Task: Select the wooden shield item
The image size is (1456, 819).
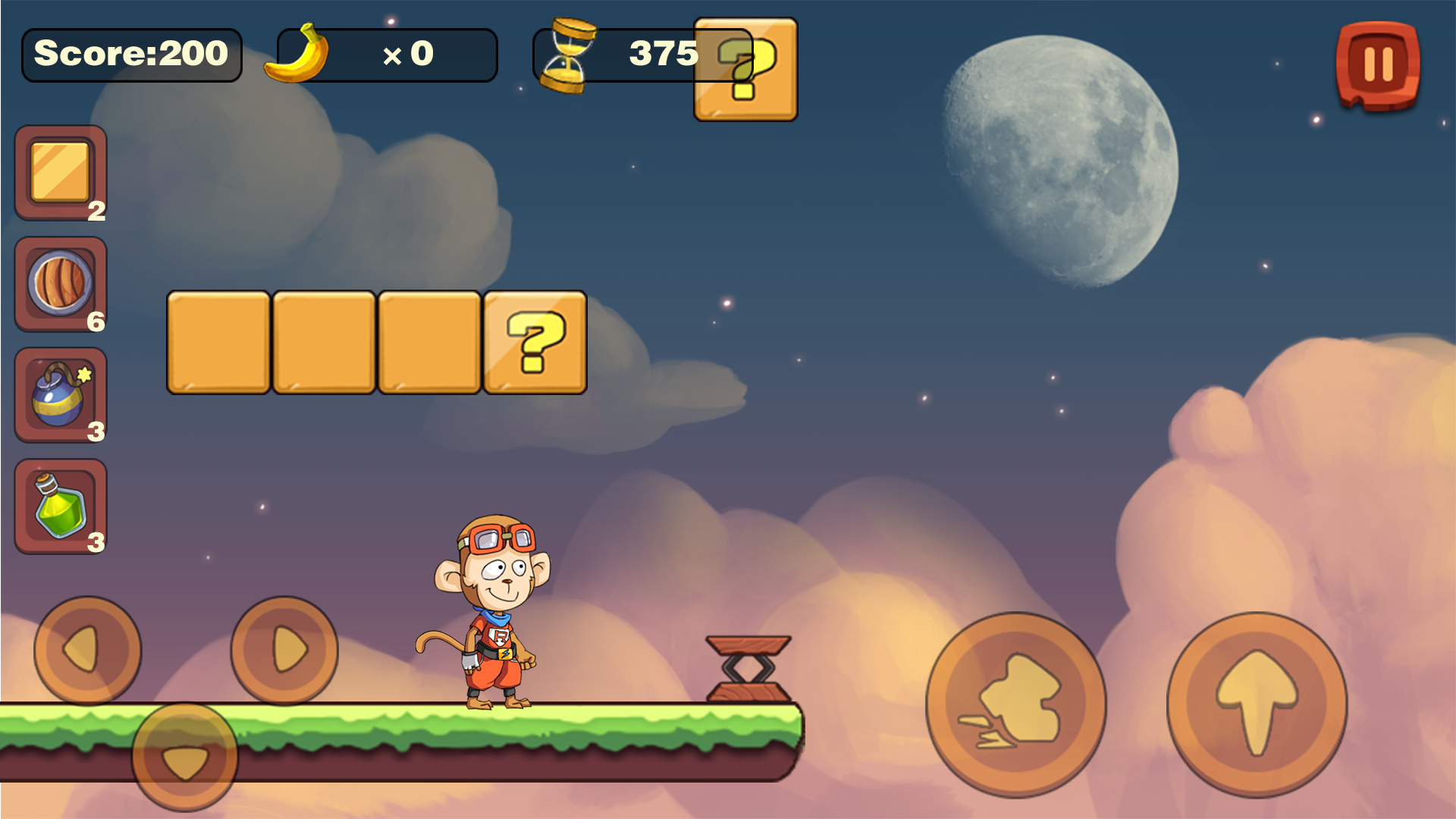Action: pos(60,284)
